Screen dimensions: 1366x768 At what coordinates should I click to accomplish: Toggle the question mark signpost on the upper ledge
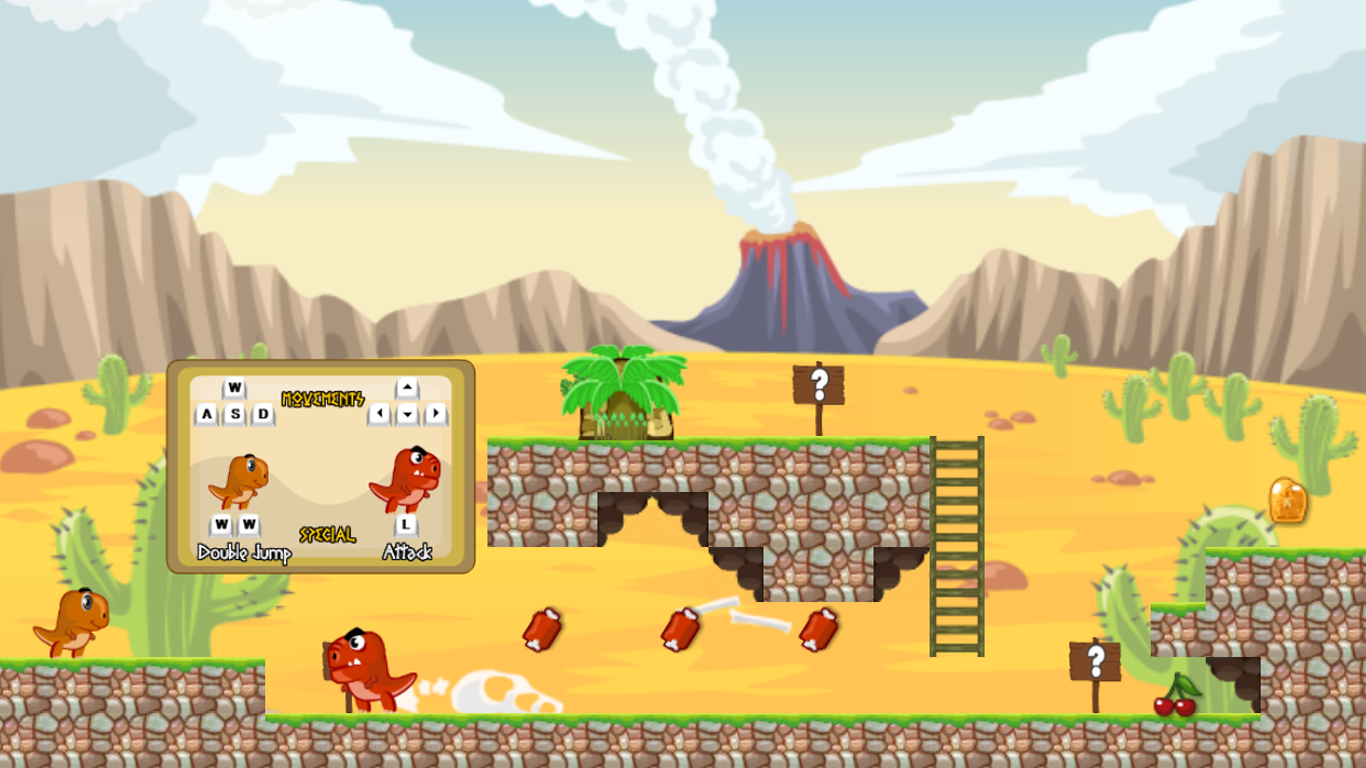click(x=821, y=383)
